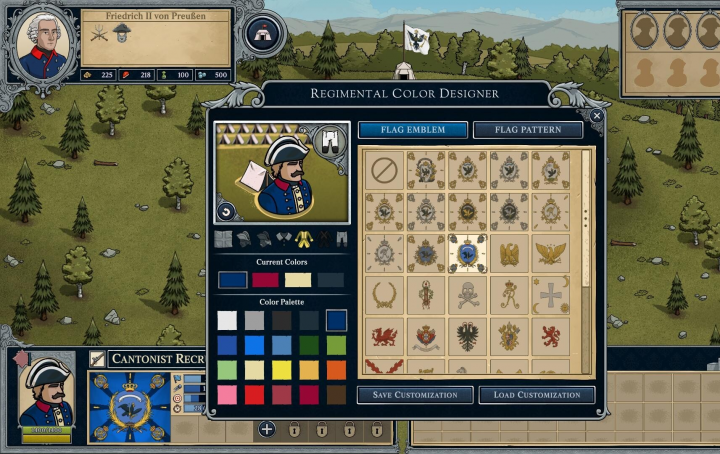Choose the laurel wreath emblem
Screen dimensions: 720x454
tap(384, 295)
